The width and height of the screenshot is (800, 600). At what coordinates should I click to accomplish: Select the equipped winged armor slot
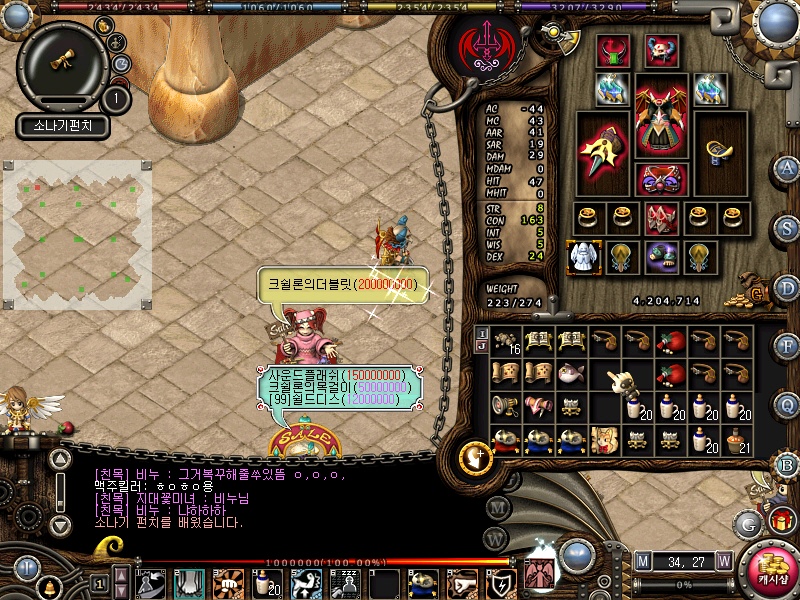[661, 114]
